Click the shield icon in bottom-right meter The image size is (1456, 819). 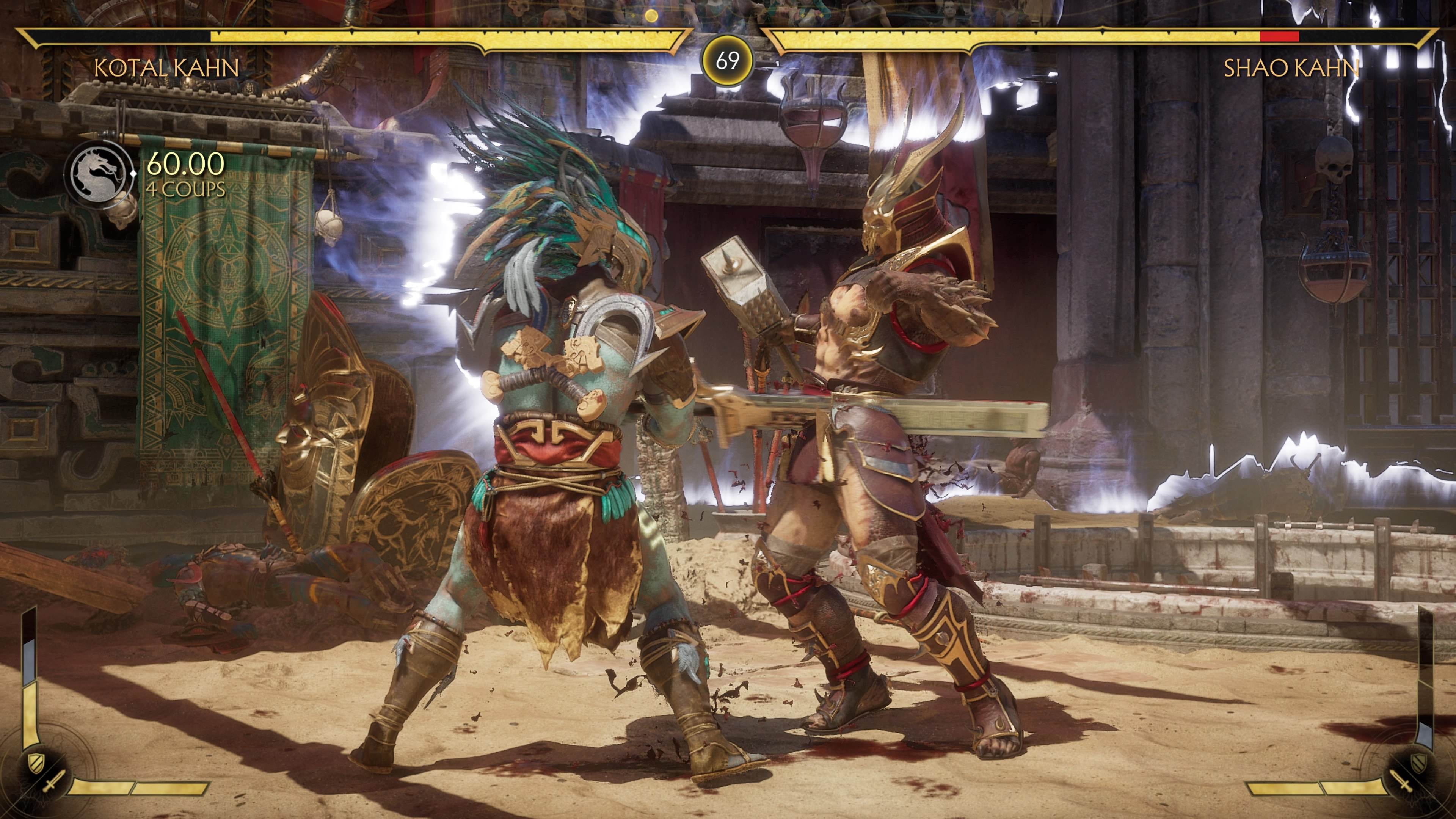1419,763
